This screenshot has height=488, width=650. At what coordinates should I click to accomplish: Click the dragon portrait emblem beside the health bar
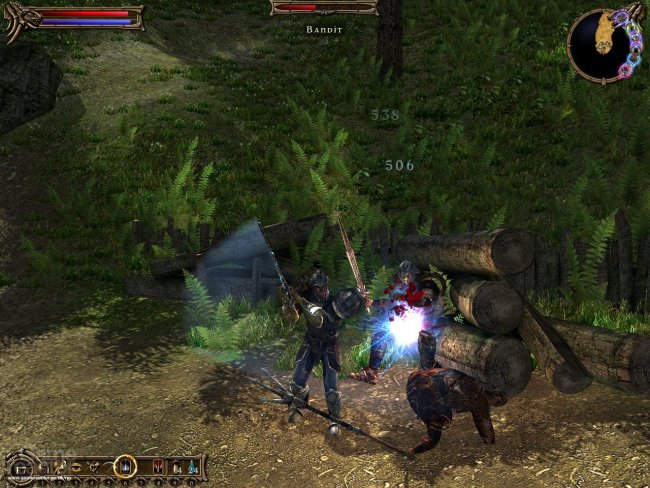coord(15,19)
